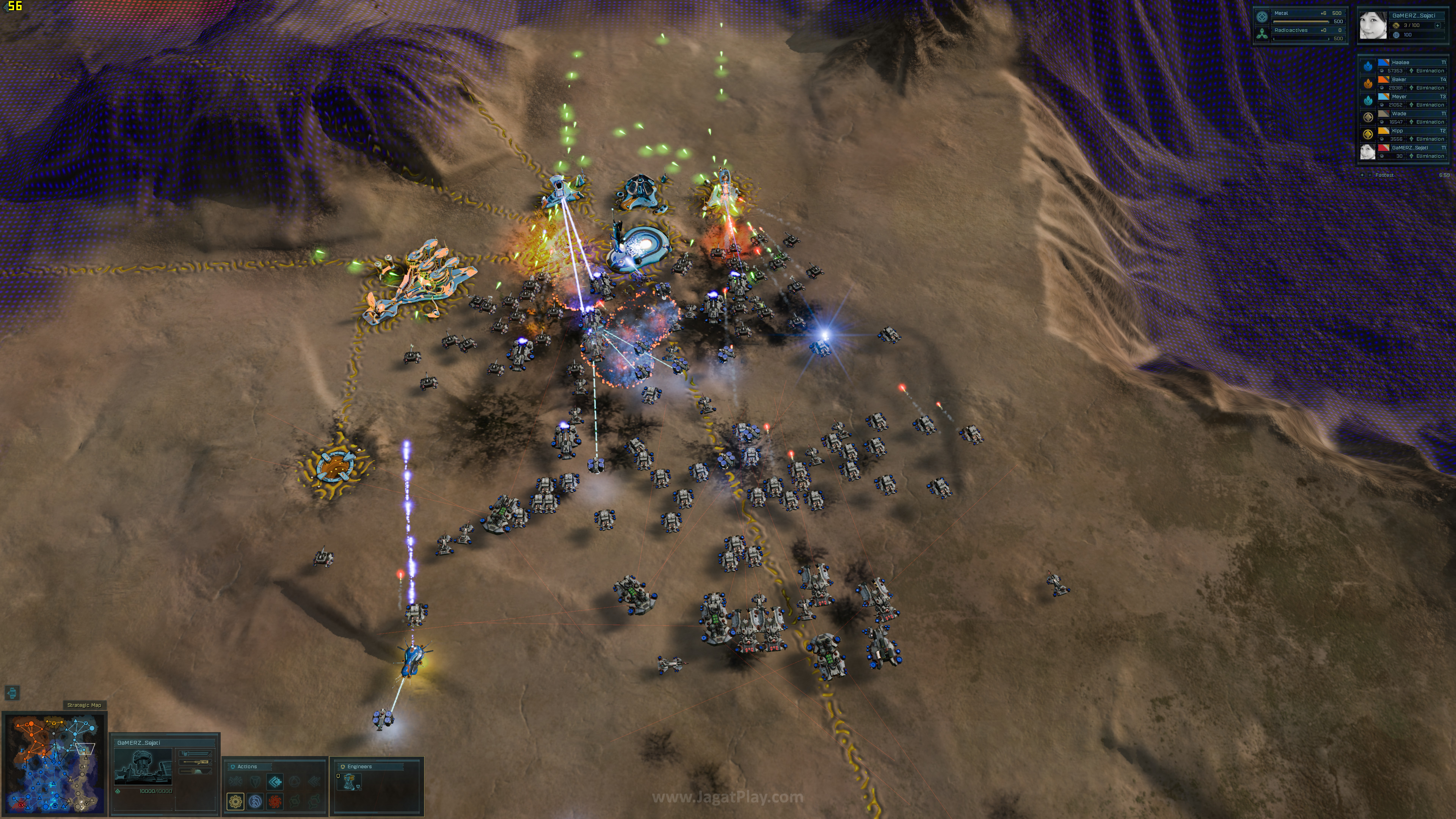This screenshot has width=1456, height=819.
Task: Activate the blue circuit action icon
Action: [x=255, y=801]
